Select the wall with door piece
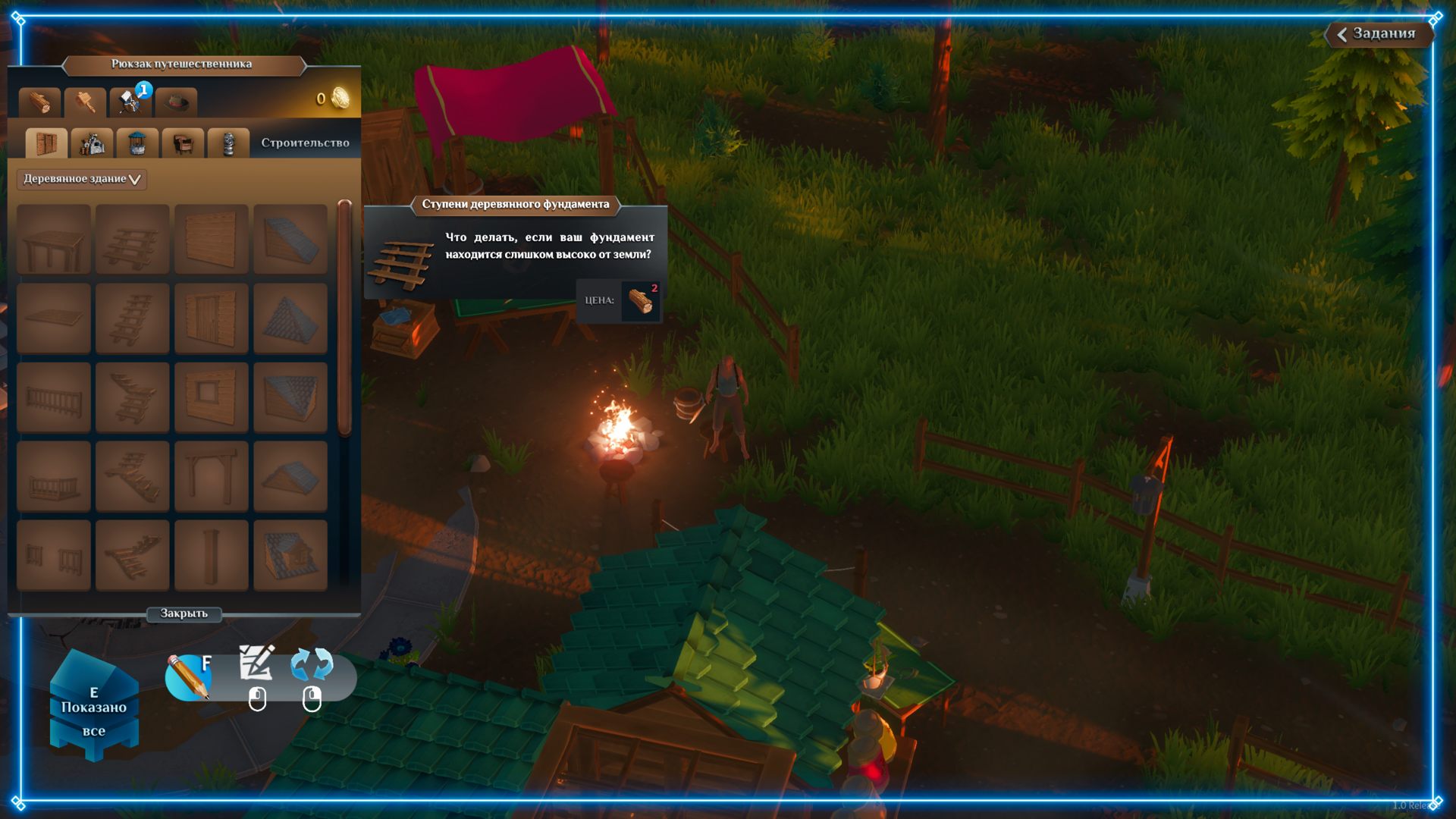This screenshot has width=1456, height=819. pyautogui.click(x=211, y=318)
